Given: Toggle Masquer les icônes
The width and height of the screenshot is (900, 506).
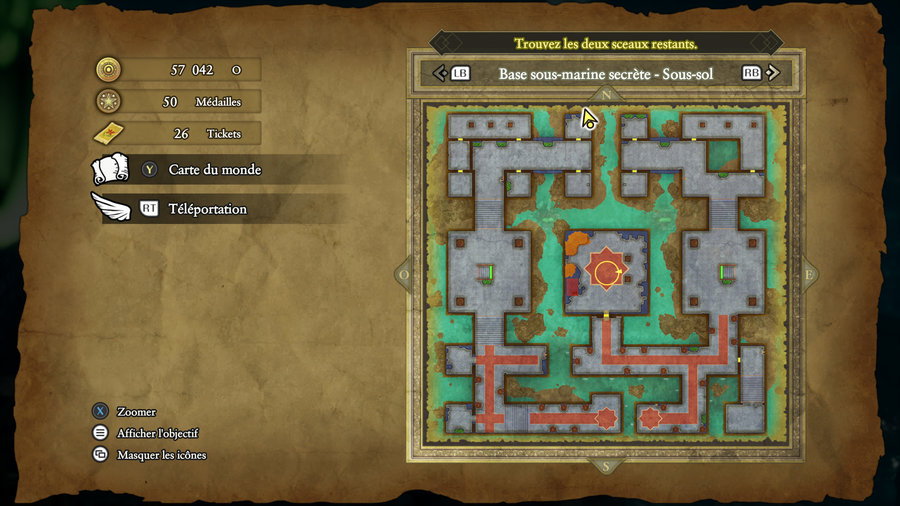Looking at the screenshot, I should coord(161,455).
